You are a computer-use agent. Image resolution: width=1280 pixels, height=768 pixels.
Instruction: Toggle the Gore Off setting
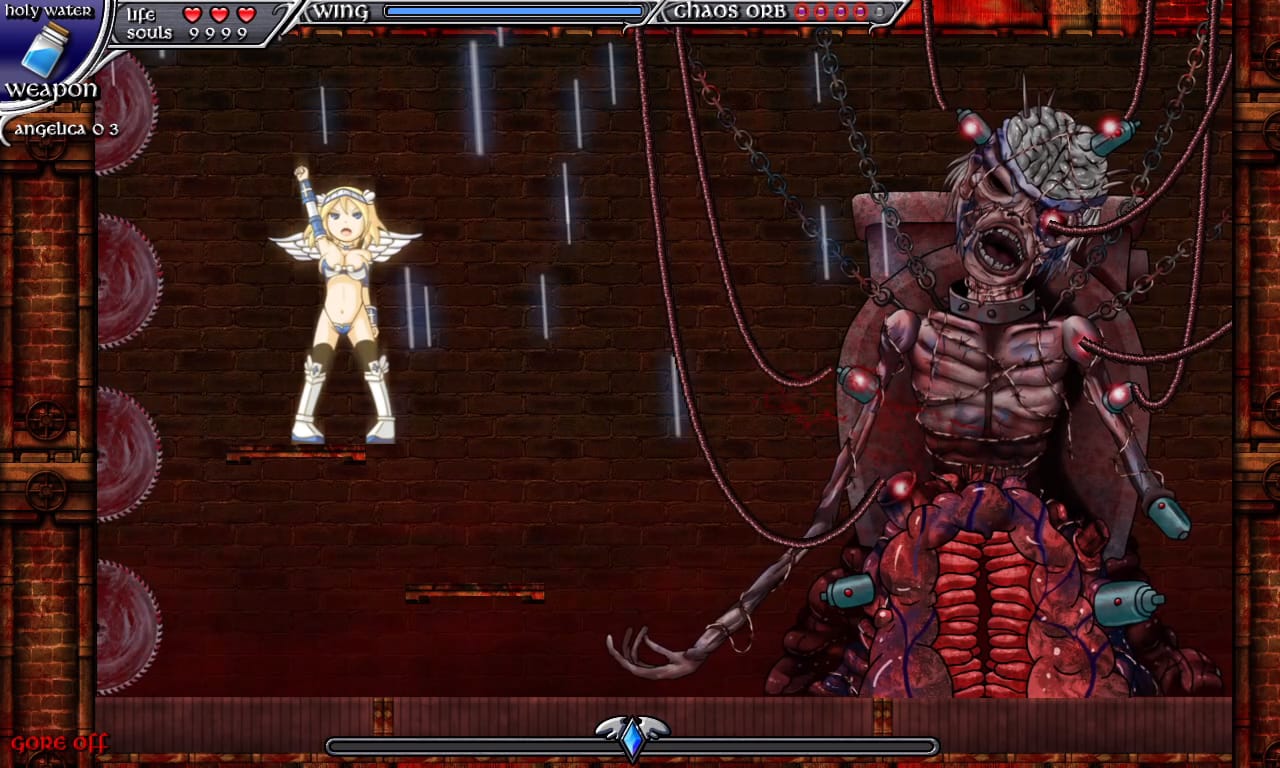click(59, 743)
